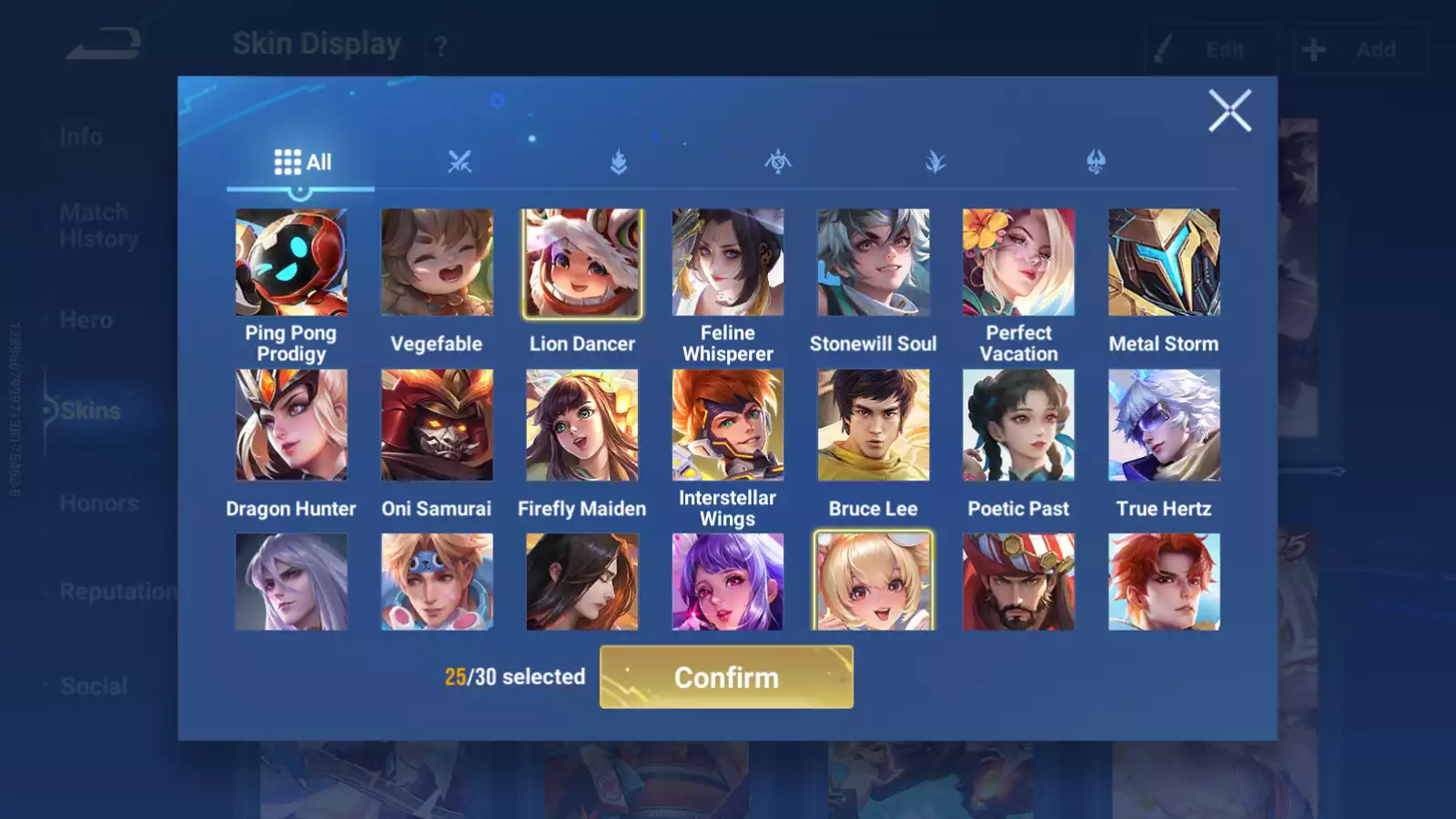The image size is (1456, 819).
Task: Select the Firefly Maiden skin thumbnail
Action: point(581,424)
